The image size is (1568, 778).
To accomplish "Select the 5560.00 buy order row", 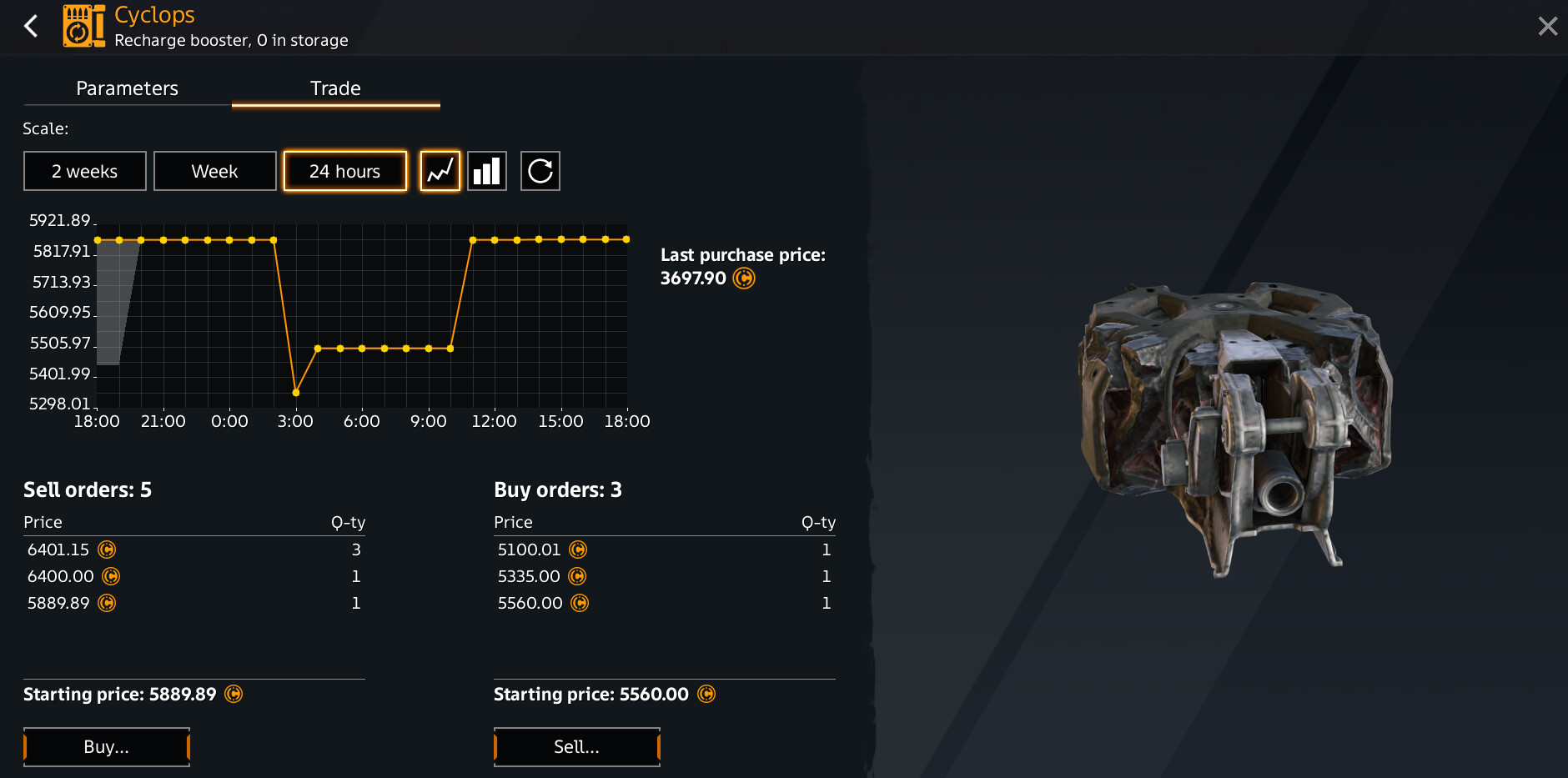I will click(664, 603).
